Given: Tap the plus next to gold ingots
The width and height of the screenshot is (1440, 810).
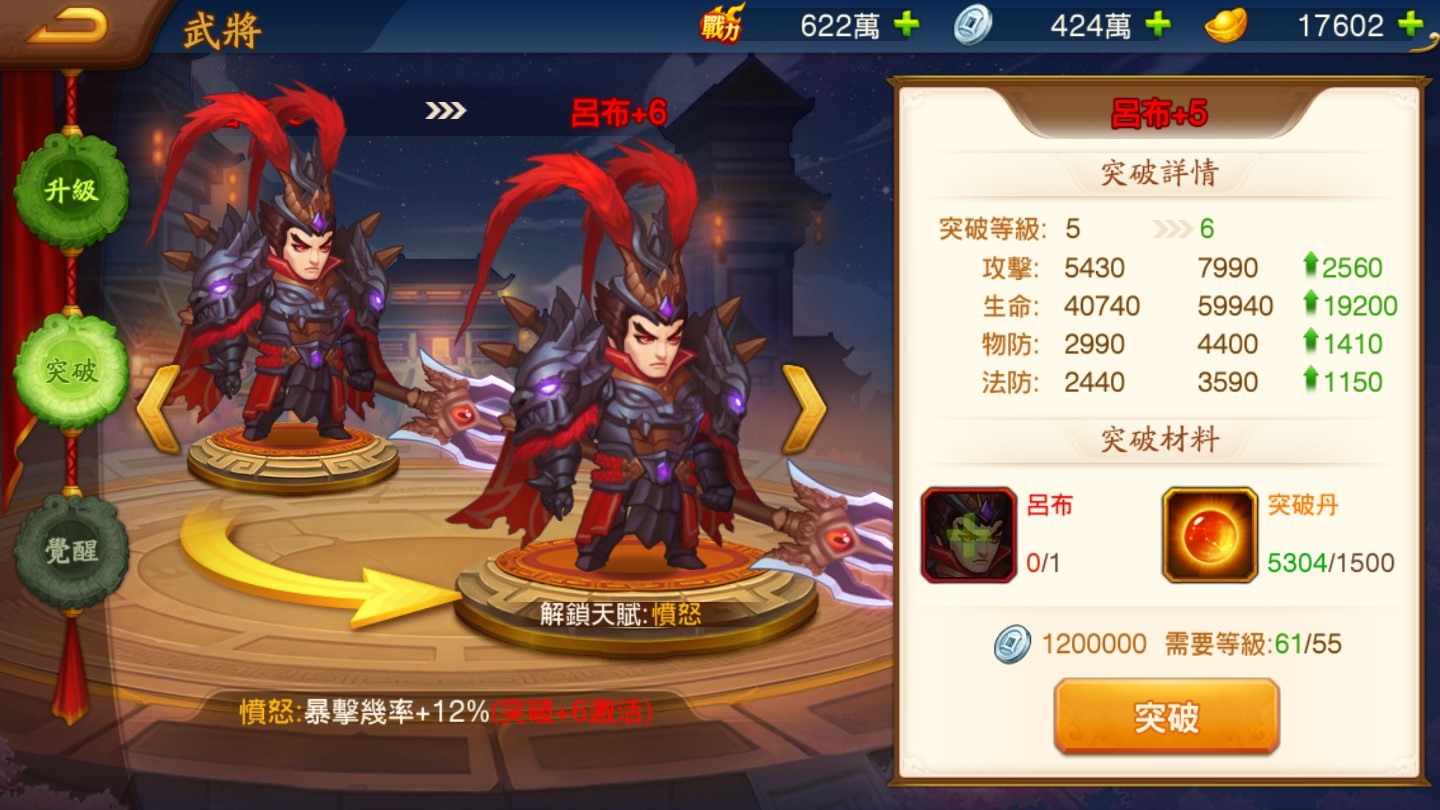Looking at the screenshot, I should (x=1408, y=25).
